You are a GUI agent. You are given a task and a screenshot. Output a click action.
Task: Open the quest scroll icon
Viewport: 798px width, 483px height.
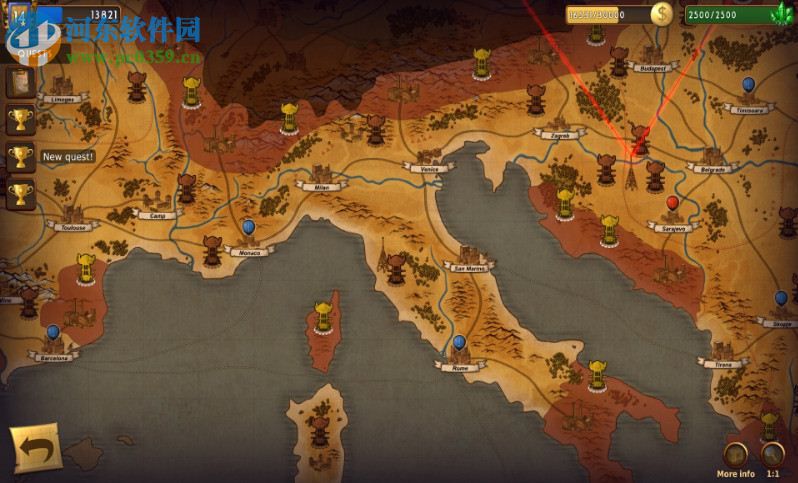coord(20,82)
